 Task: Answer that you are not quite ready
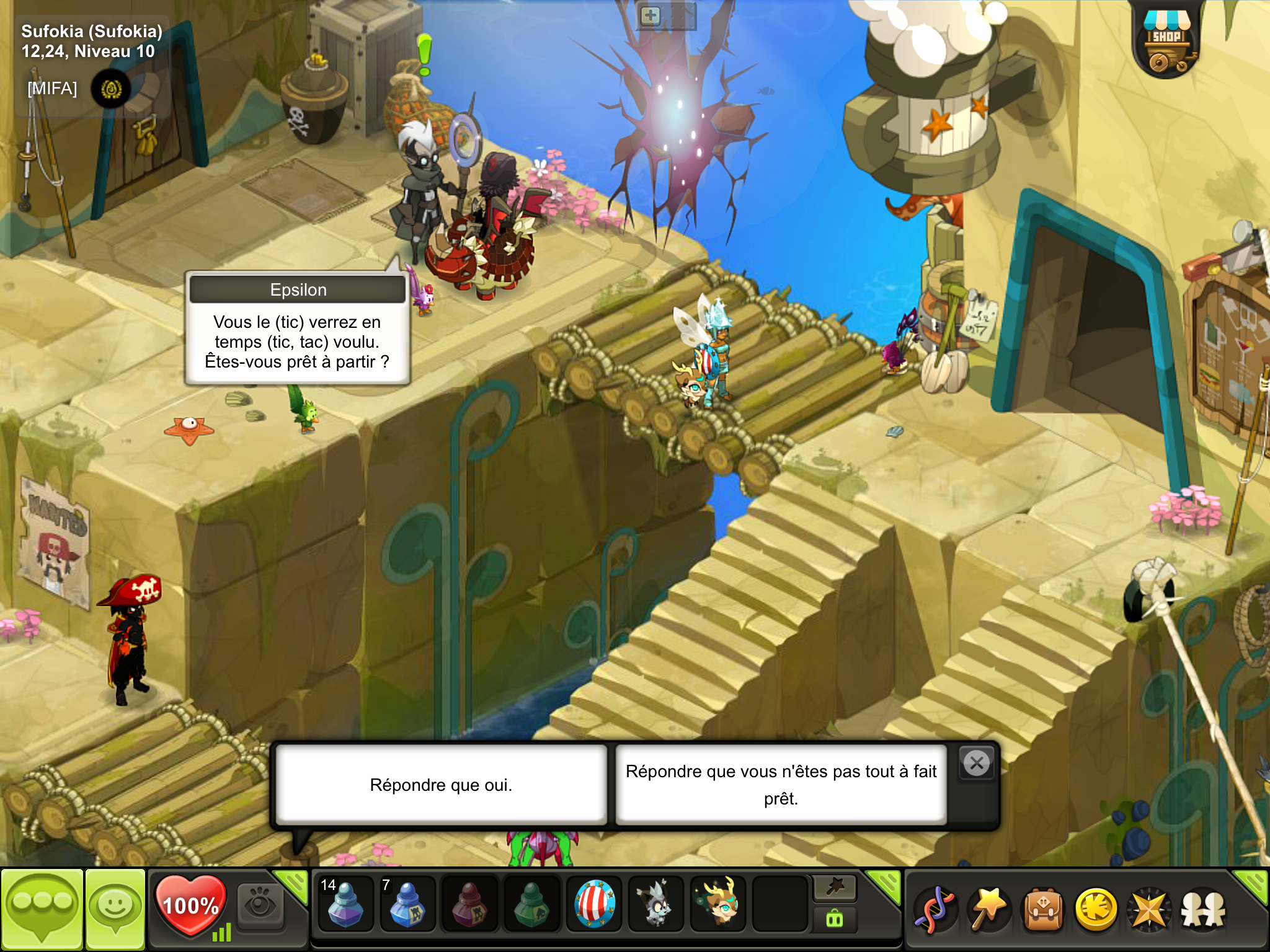coord(781,785)
